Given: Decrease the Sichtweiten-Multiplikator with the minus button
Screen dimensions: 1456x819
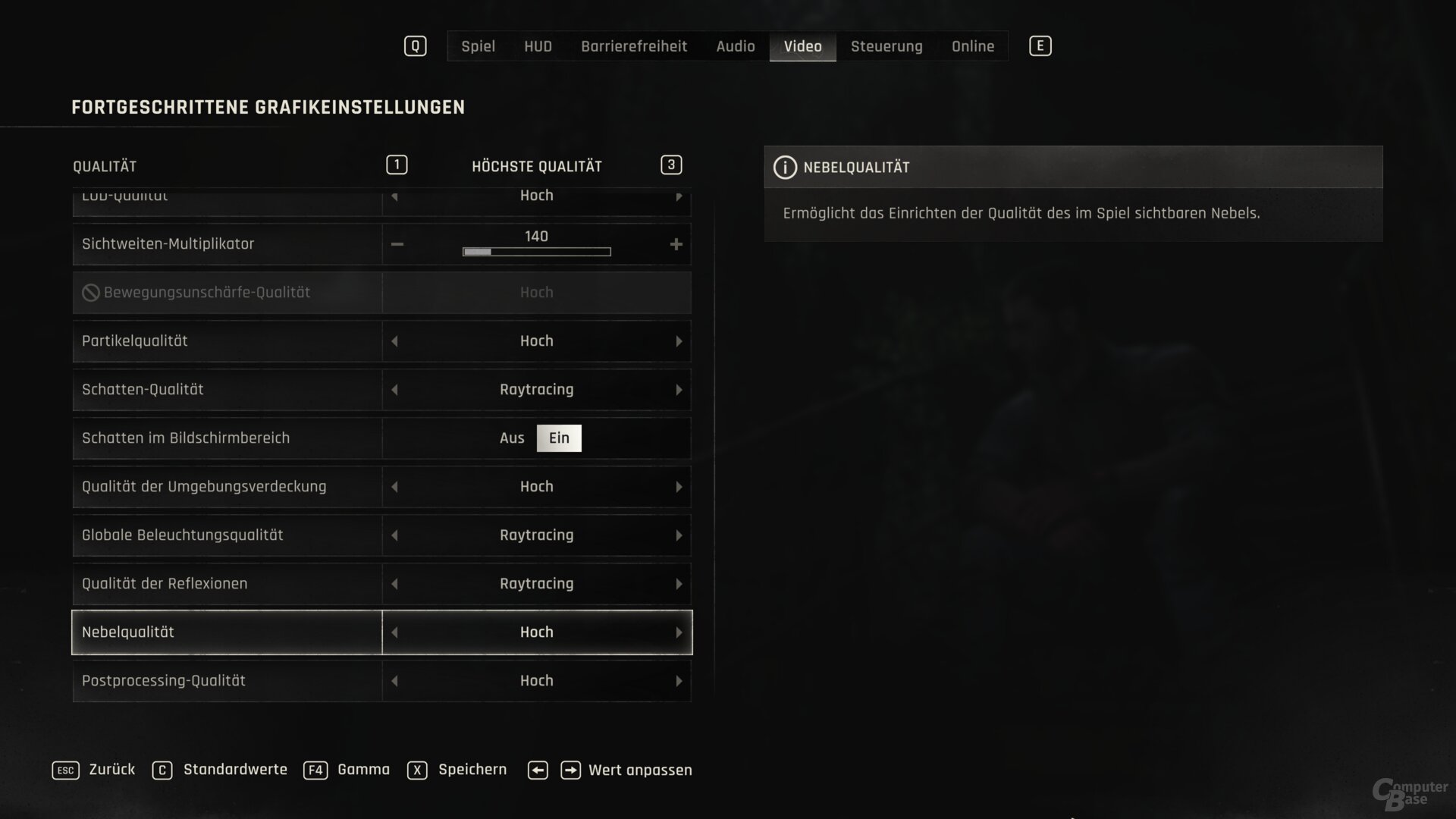Looking at the screenshot, I should click(397, 244).
